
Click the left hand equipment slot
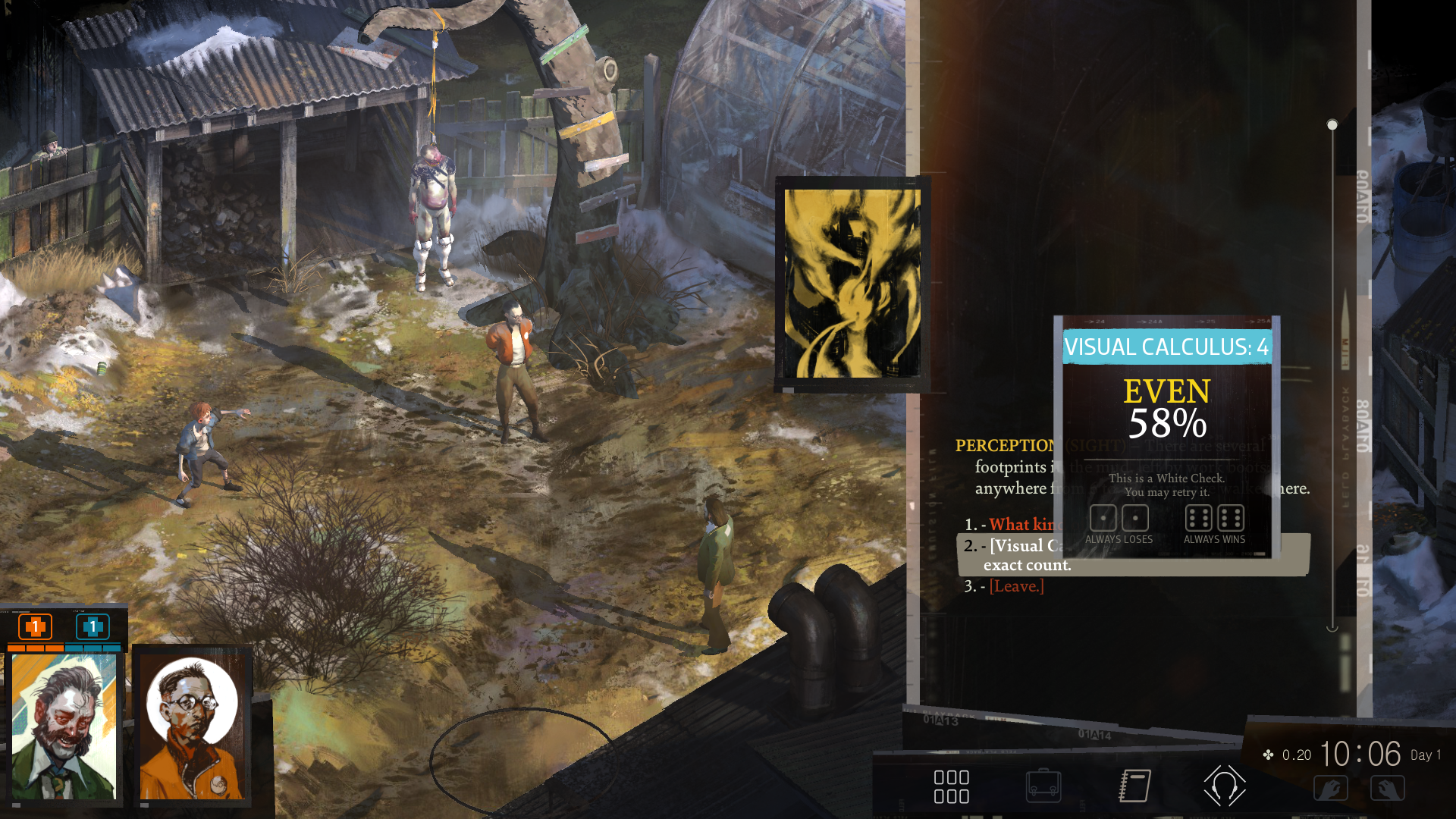(x=1331, y=789)
